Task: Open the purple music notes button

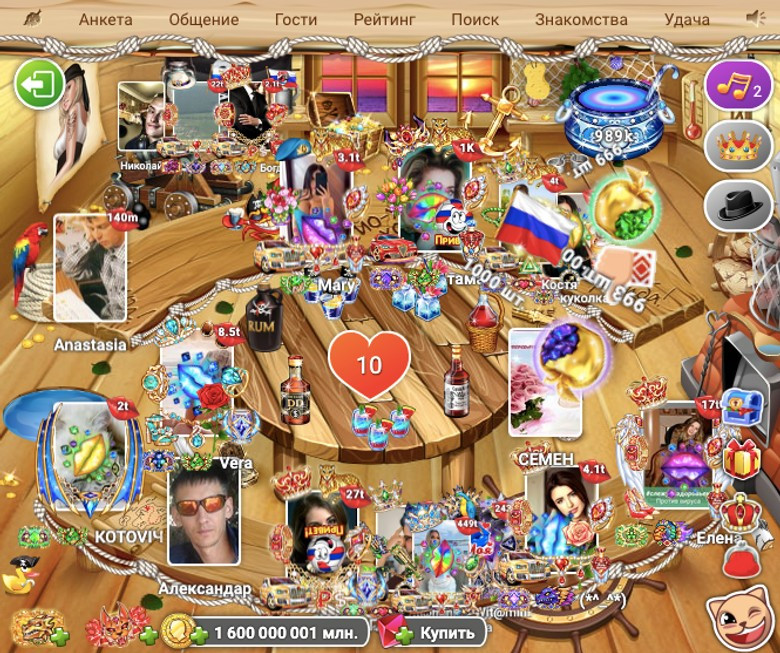Action: 738,86
